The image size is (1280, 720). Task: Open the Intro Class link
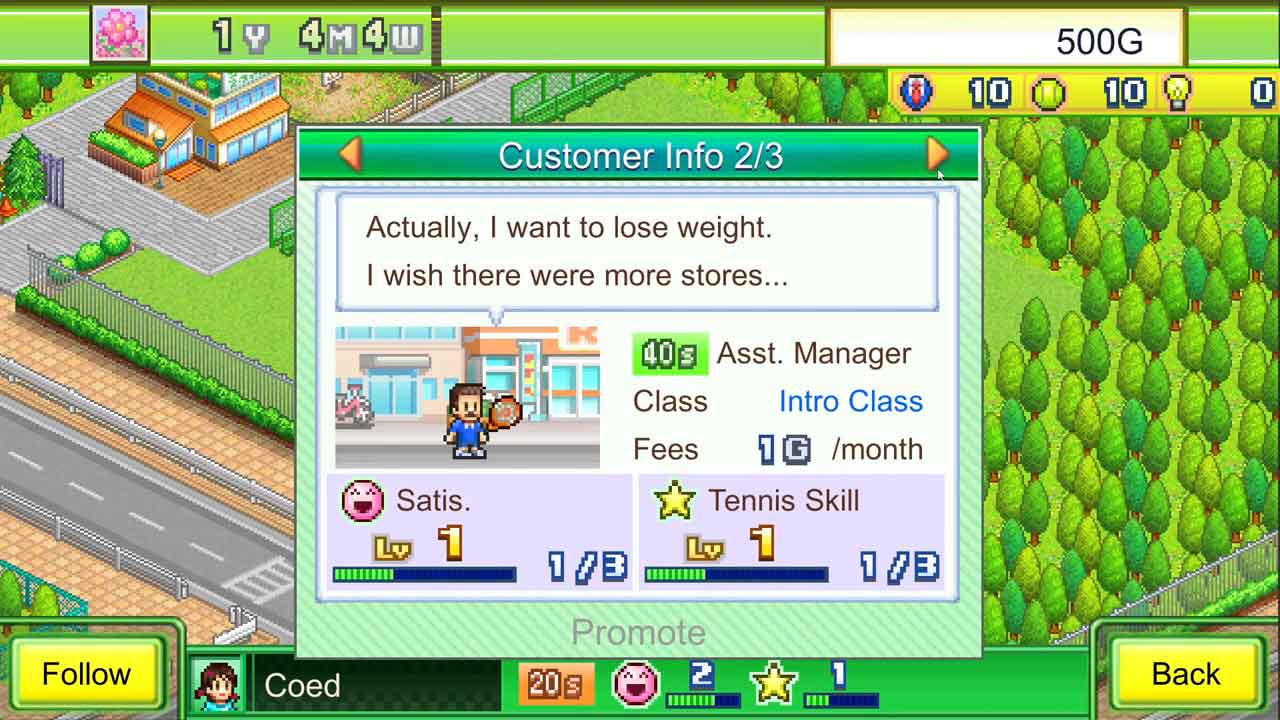coord(850,401)
